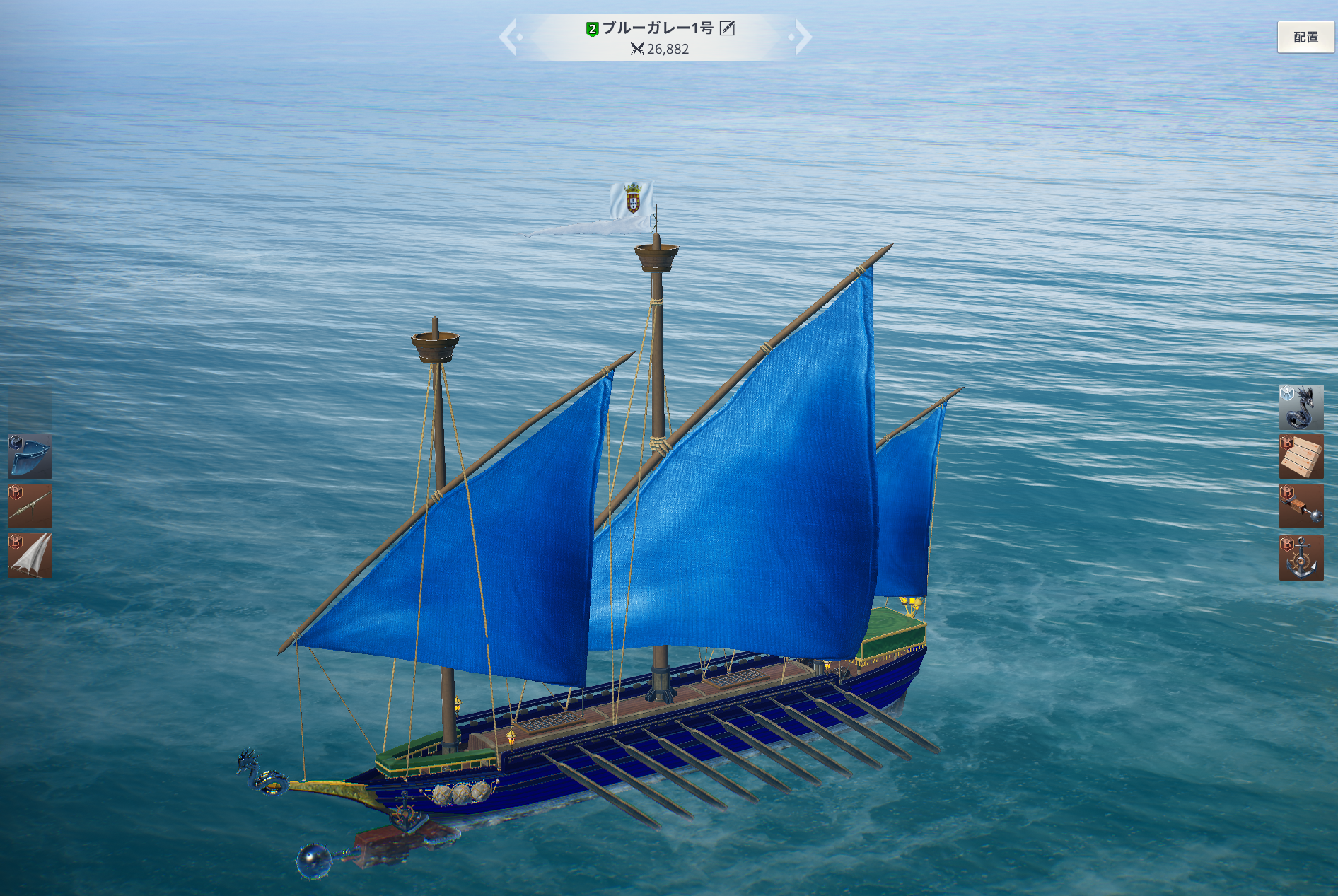
Task: Select the white sail equipment slot
Action: tap(30, 556)
